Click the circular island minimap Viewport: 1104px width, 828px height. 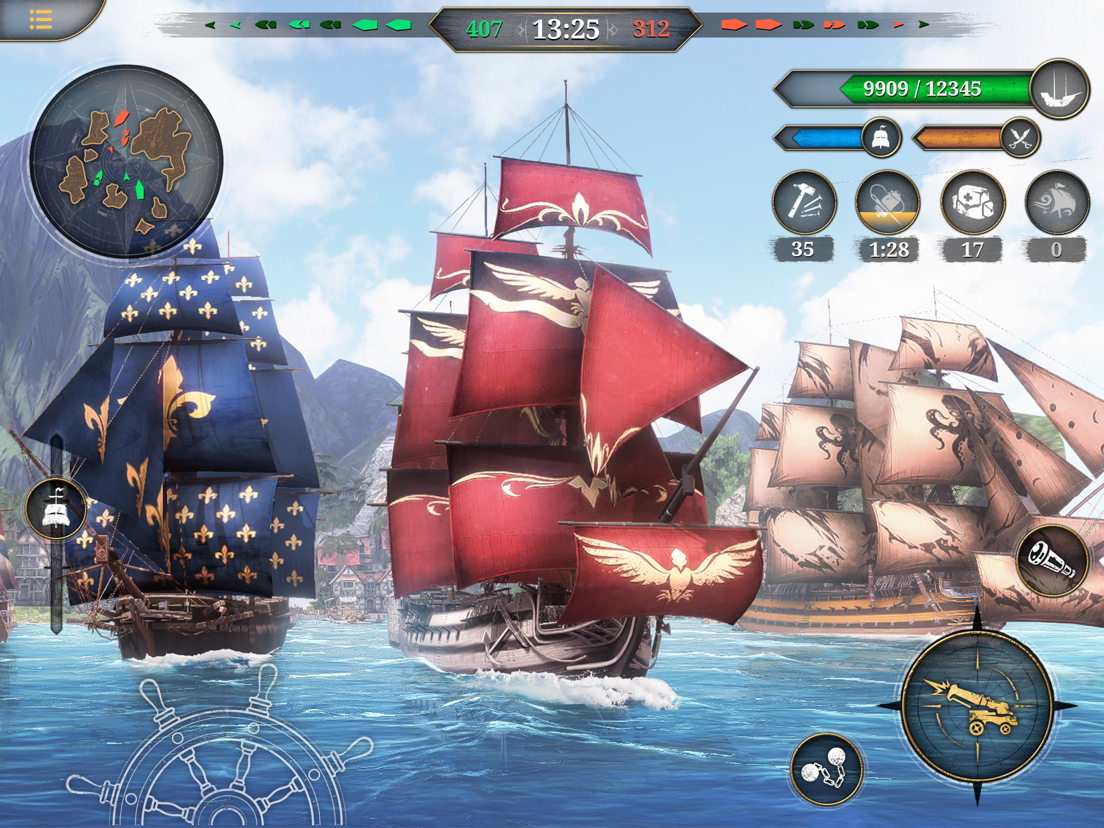coord(125,162)
